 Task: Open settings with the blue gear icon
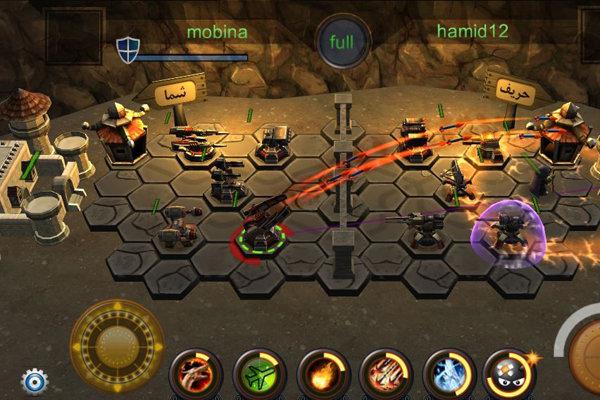pos(35,380)
